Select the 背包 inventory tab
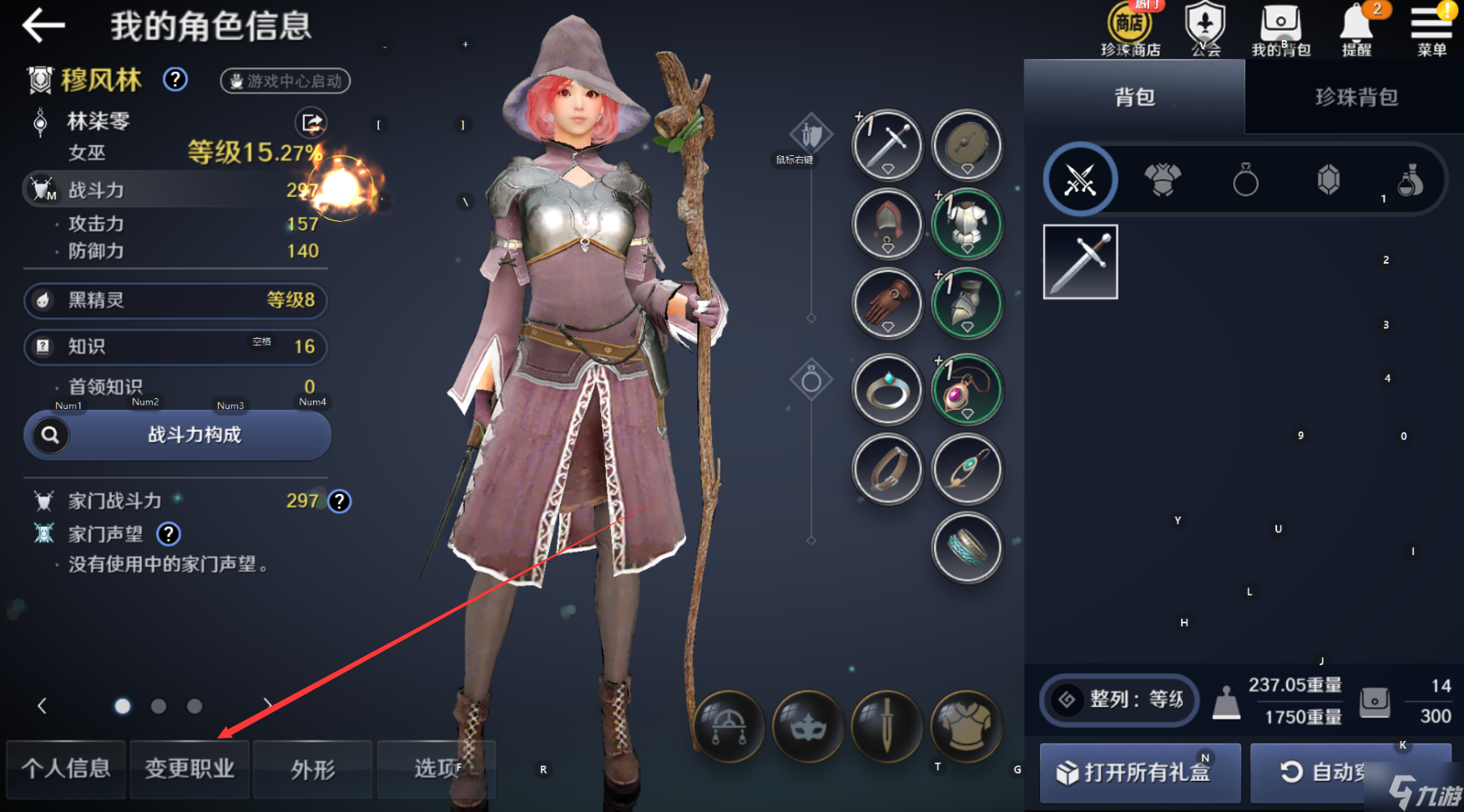Viewport: 1464px width, 812px height. pyautogui.click(x=1134, y=98)
